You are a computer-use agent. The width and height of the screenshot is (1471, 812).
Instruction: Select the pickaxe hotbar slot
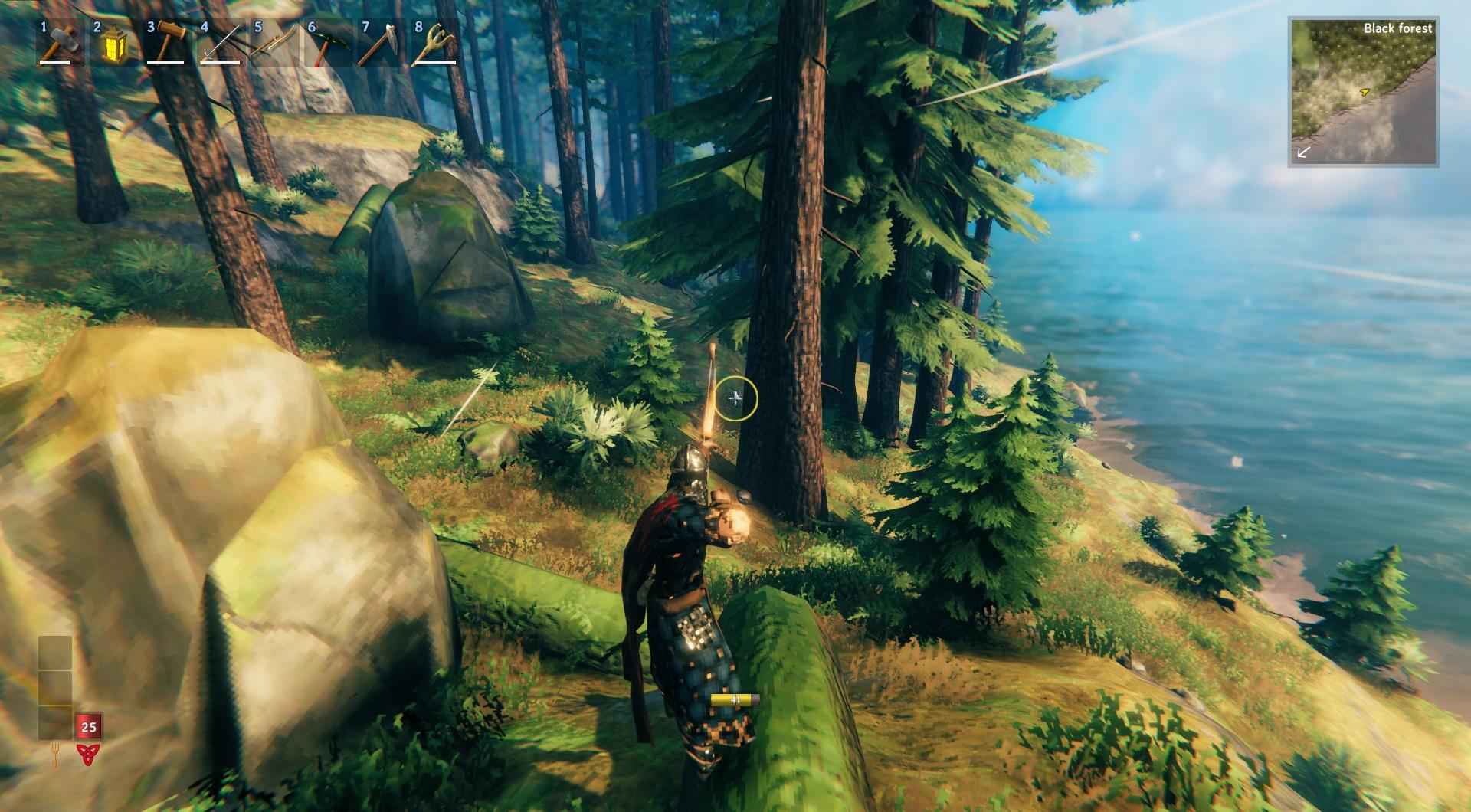(x=327, y=43)
